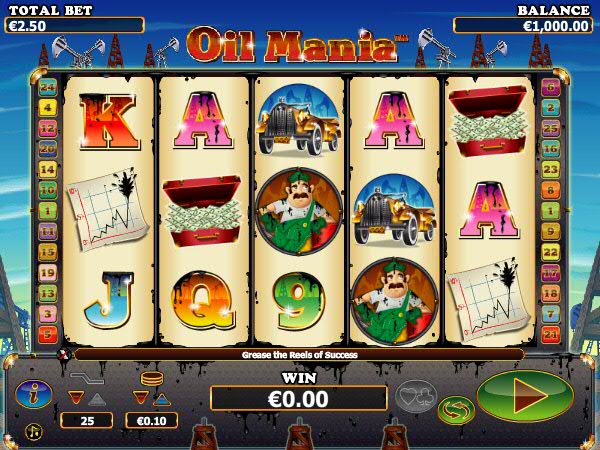Choose payline 20 marker
This screenshot has width=600, height=450.
(47, 149)
